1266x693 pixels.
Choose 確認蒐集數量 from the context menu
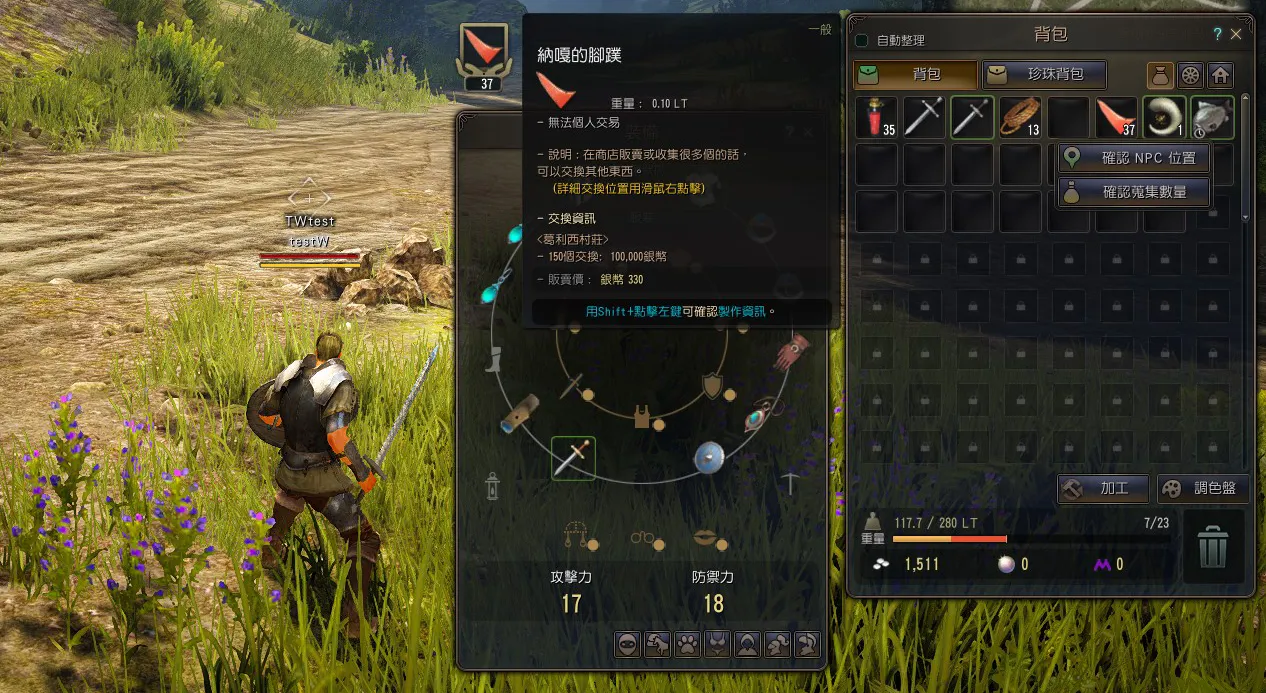(x=1135, y=192)
